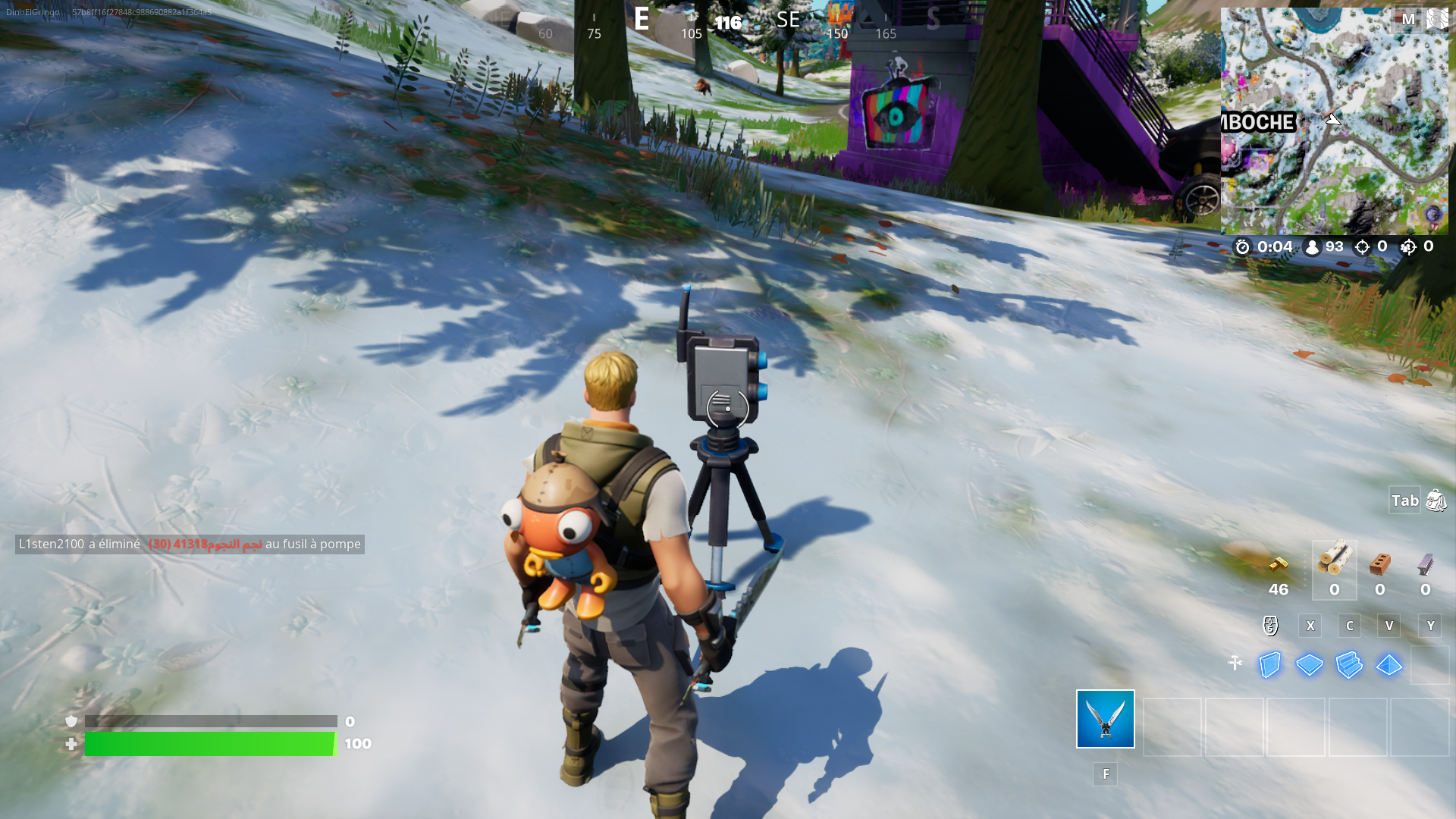Select the pickaxe in hotbar slot F

pos(1105,719)
